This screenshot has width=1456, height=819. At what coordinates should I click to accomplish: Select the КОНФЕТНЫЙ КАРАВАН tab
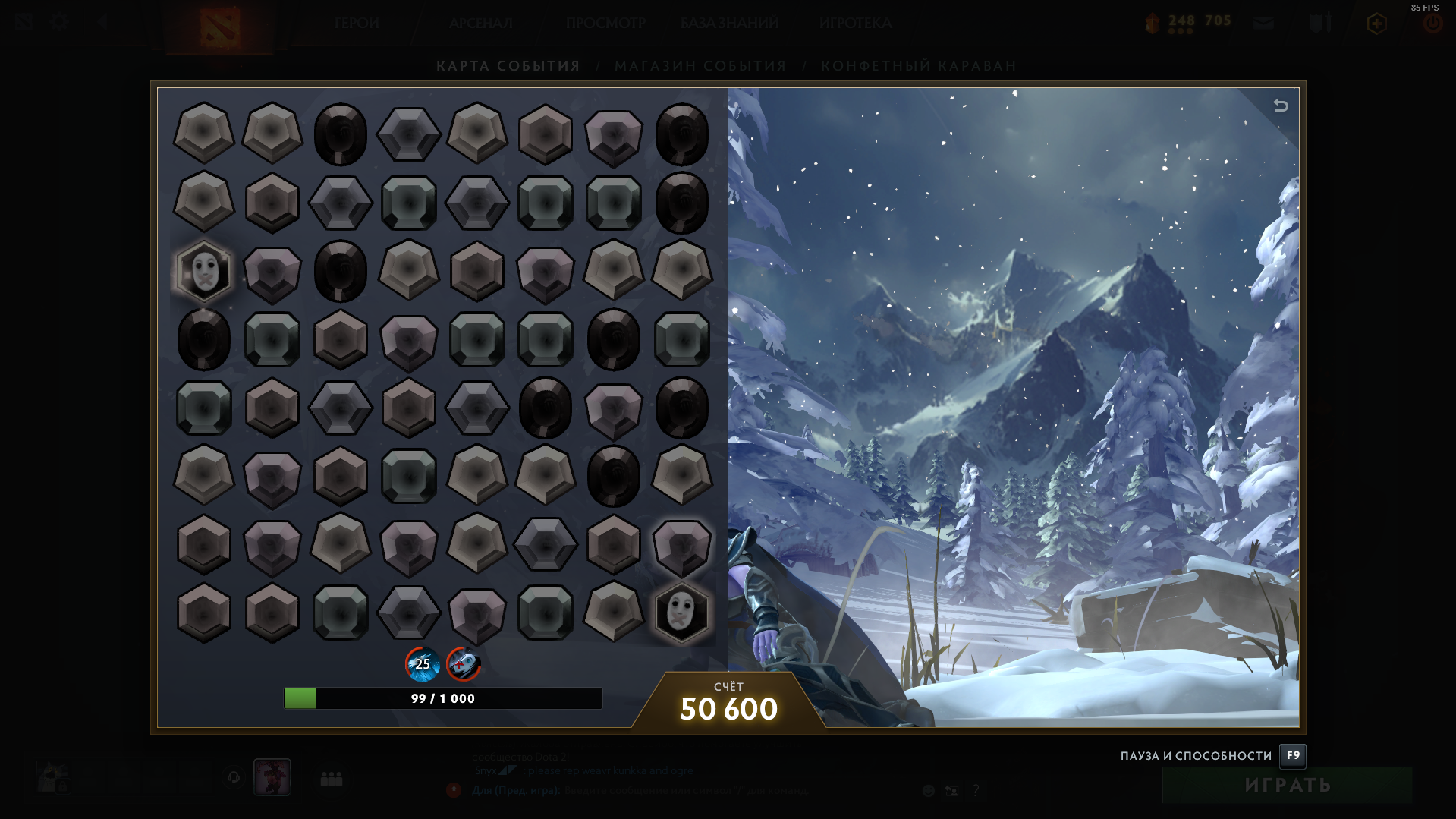(x=918, y=66)
